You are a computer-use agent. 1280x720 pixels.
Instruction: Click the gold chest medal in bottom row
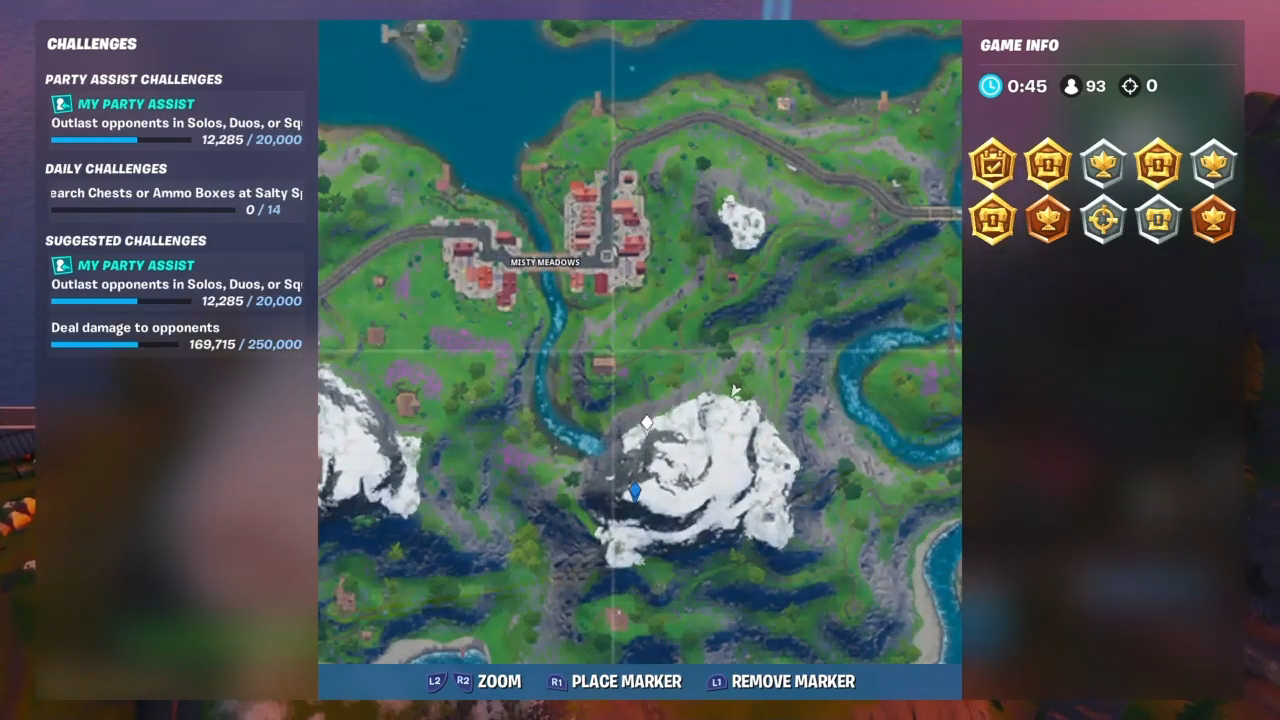[992, 221]
